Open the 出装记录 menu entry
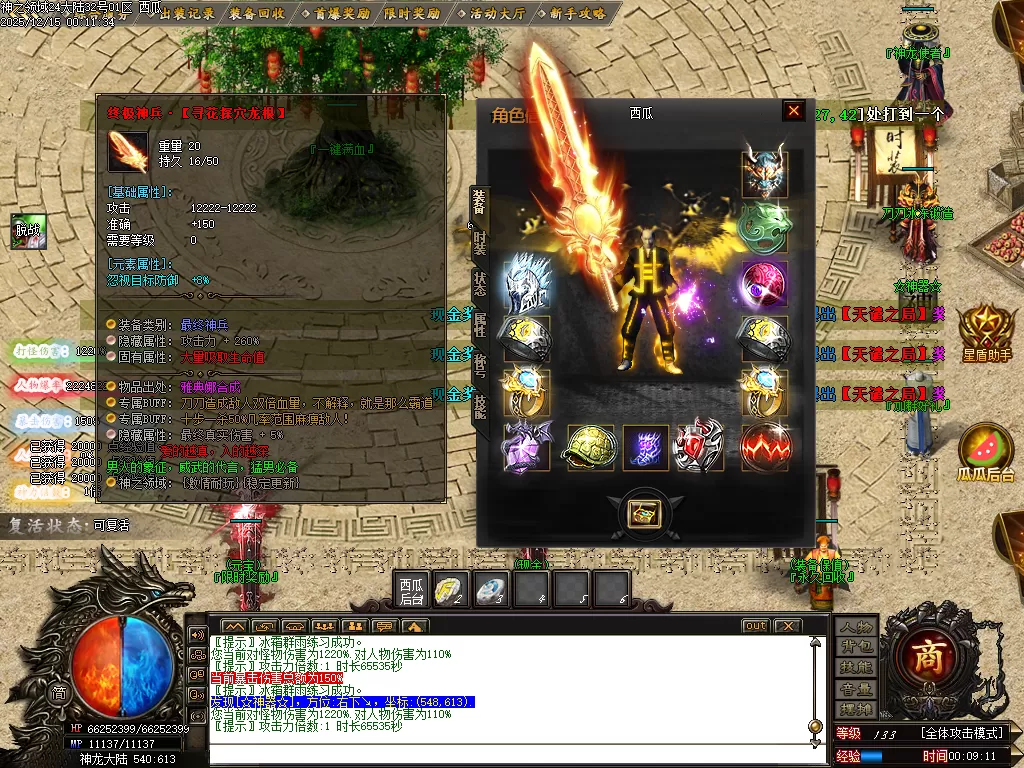 187,13
